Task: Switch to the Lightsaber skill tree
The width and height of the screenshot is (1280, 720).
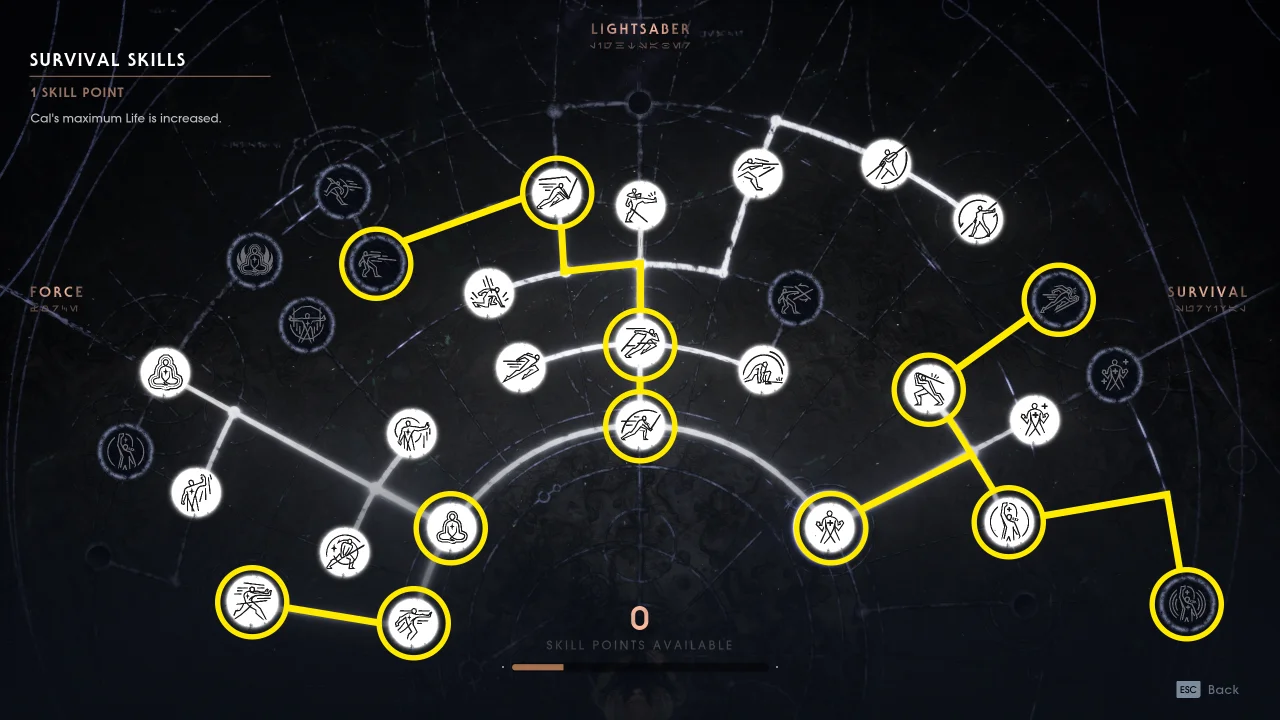Action: coord(640,30)
